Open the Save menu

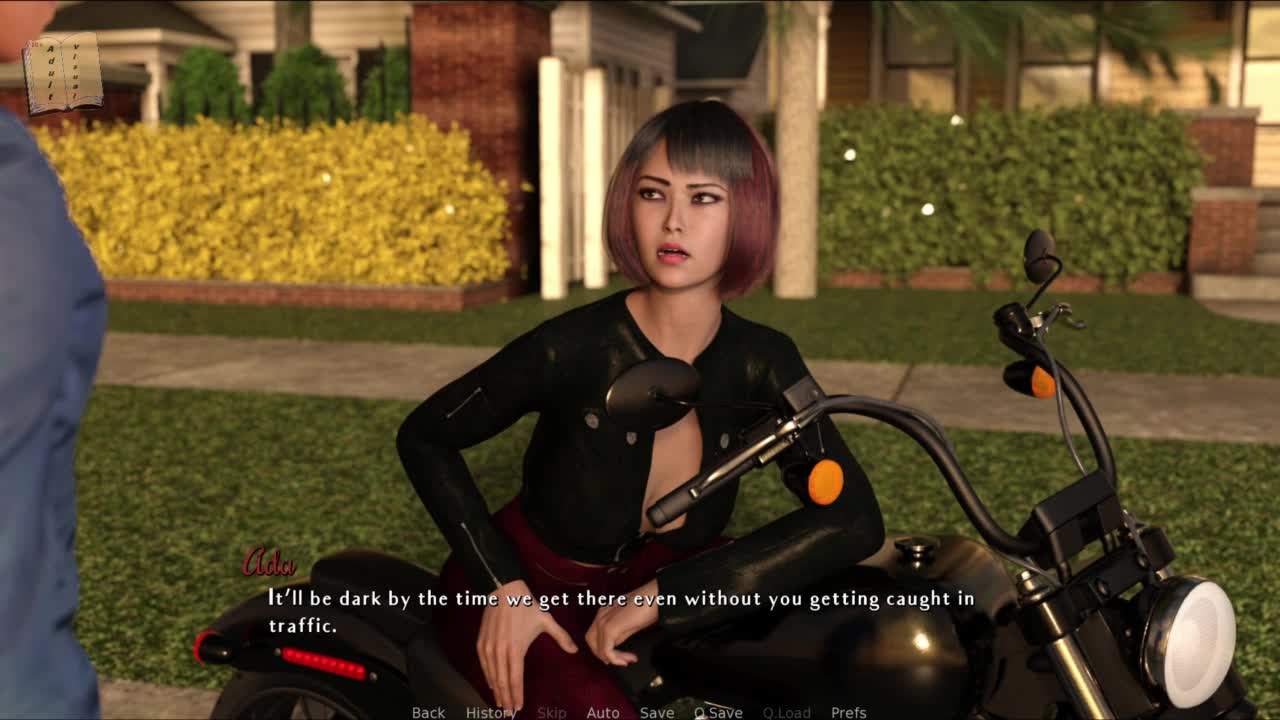(x=657, y=712)
